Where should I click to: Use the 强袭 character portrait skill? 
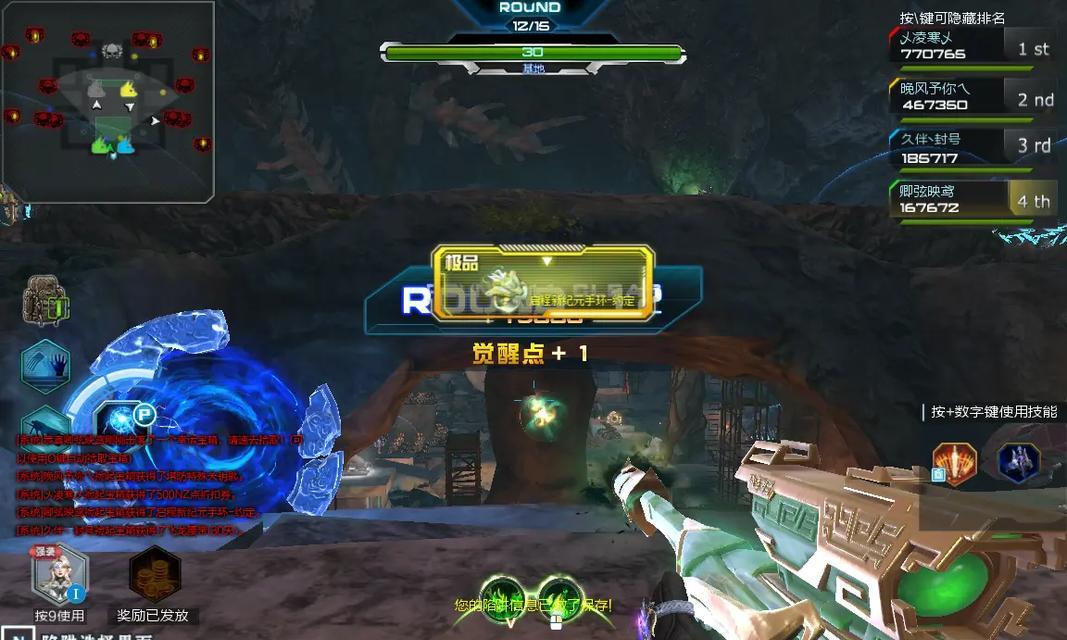[59, 577]
